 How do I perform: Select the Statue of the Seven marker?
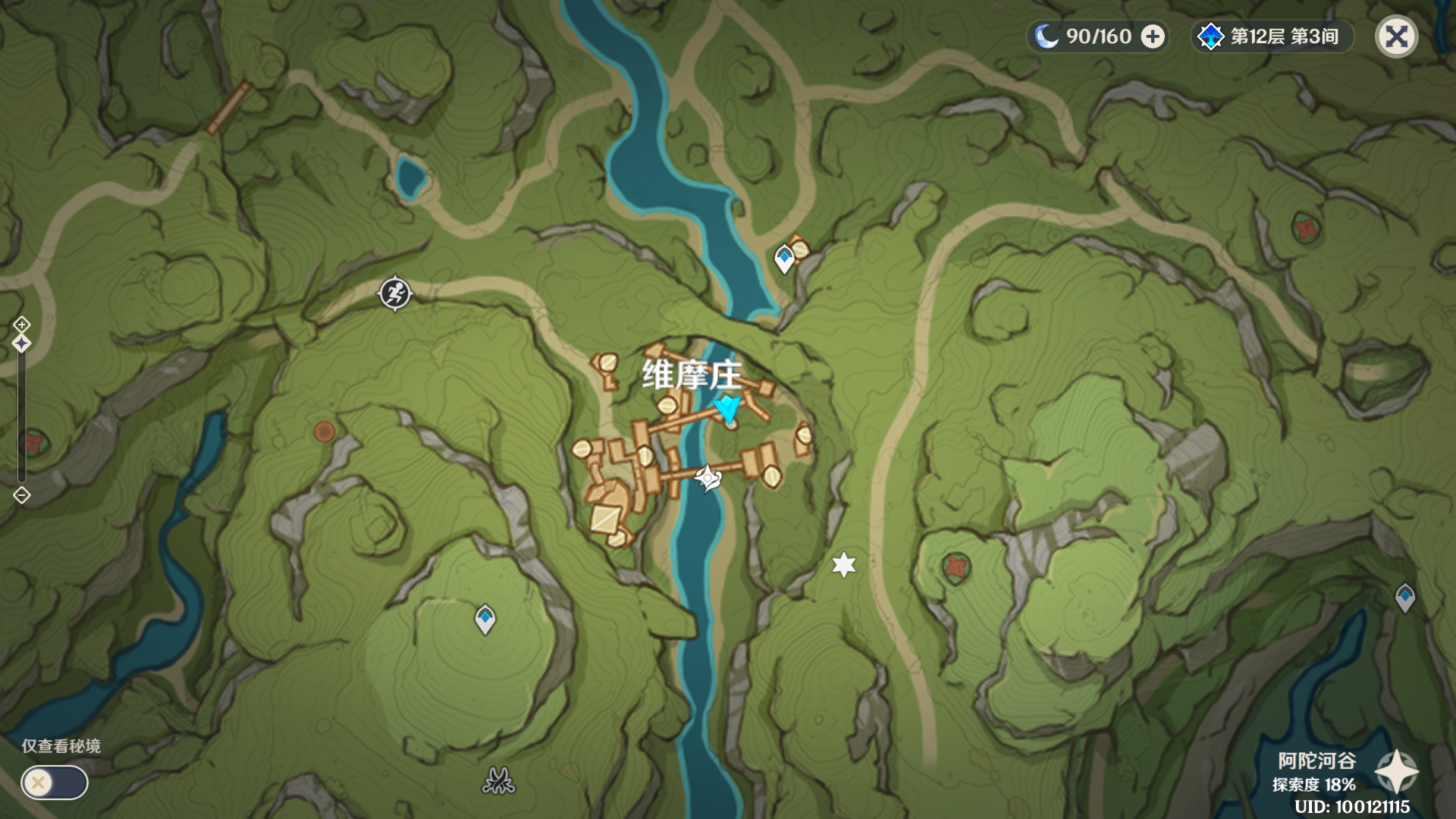[x=707, y=479]
